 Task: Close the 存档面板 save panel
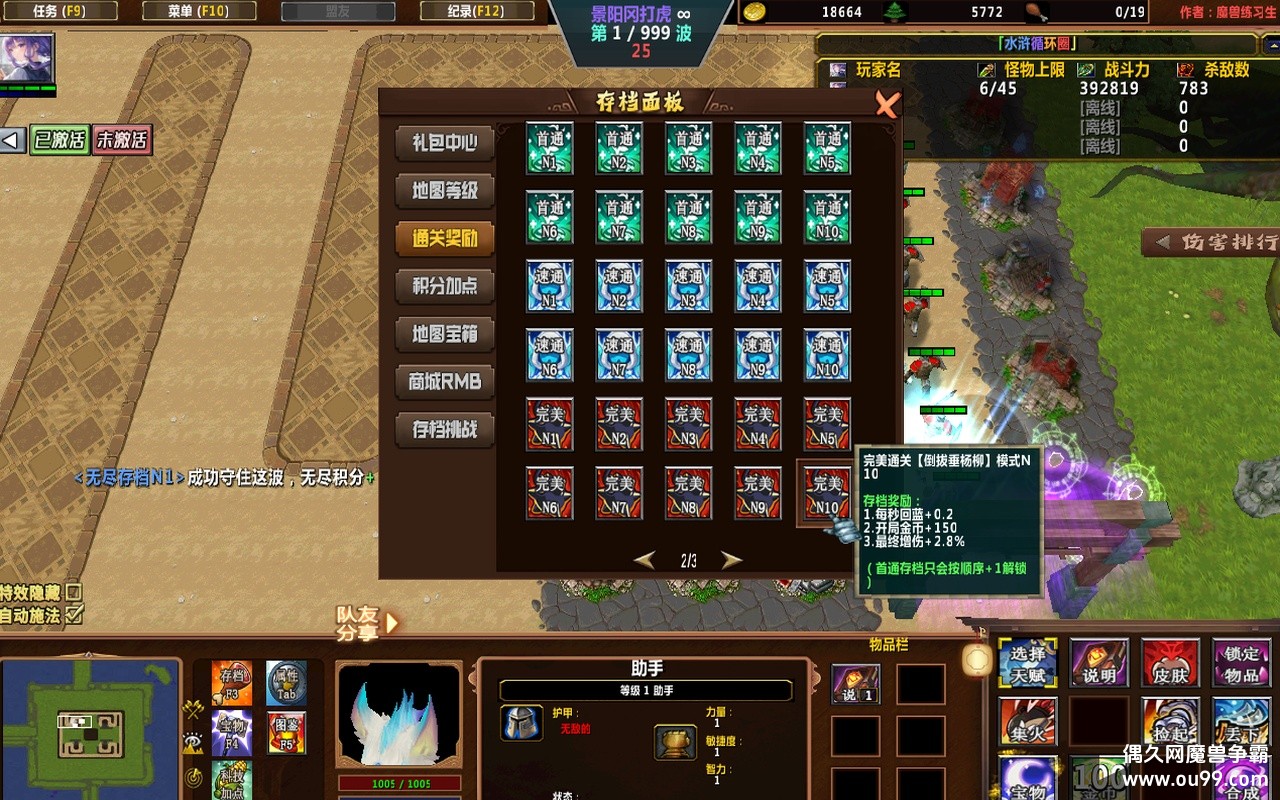pyautogui.click(x=887, y=104)
